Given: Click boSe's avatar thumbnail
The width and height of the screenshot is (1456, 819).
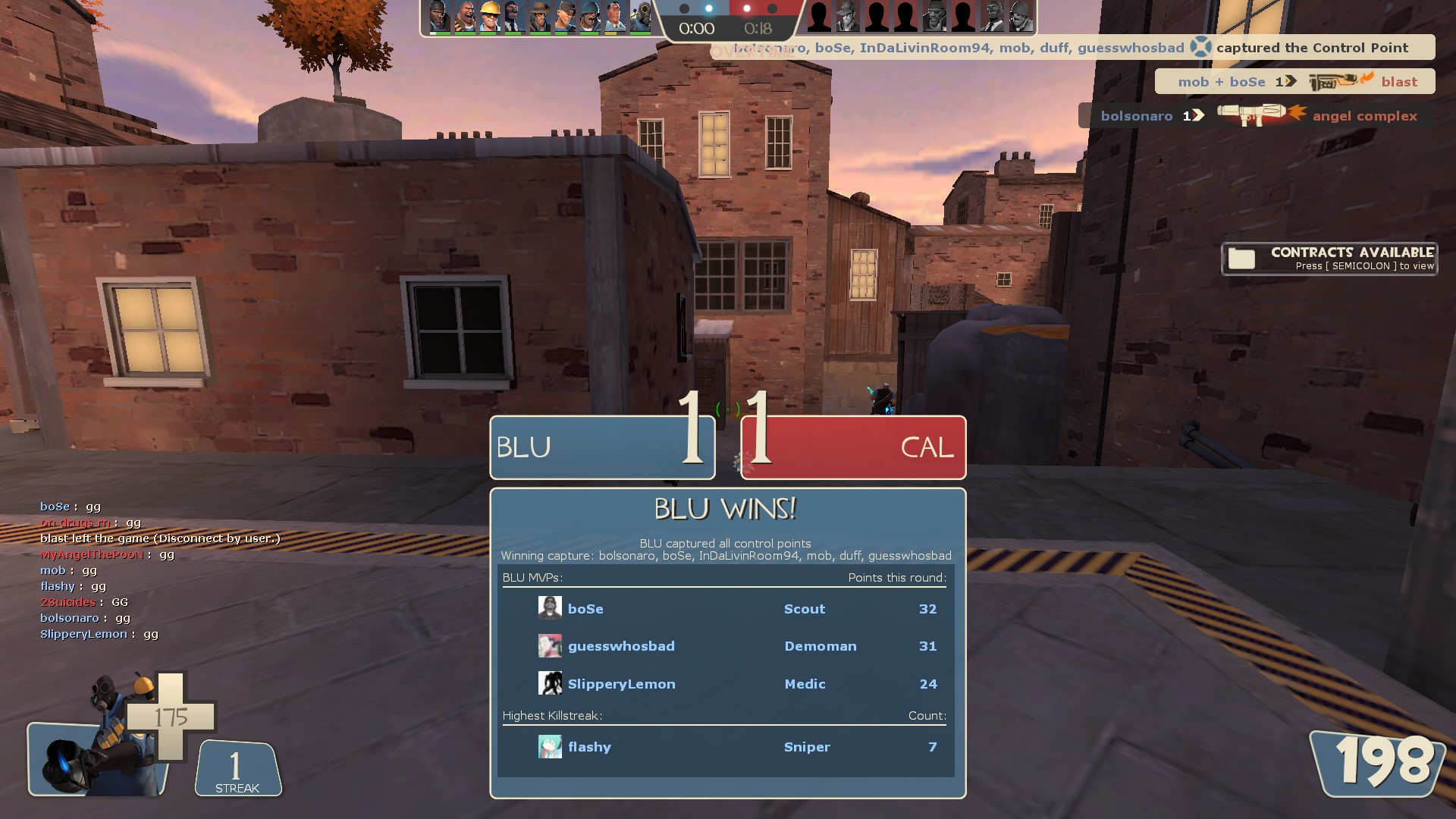Looking at the screenshot, I should [550, 608].
